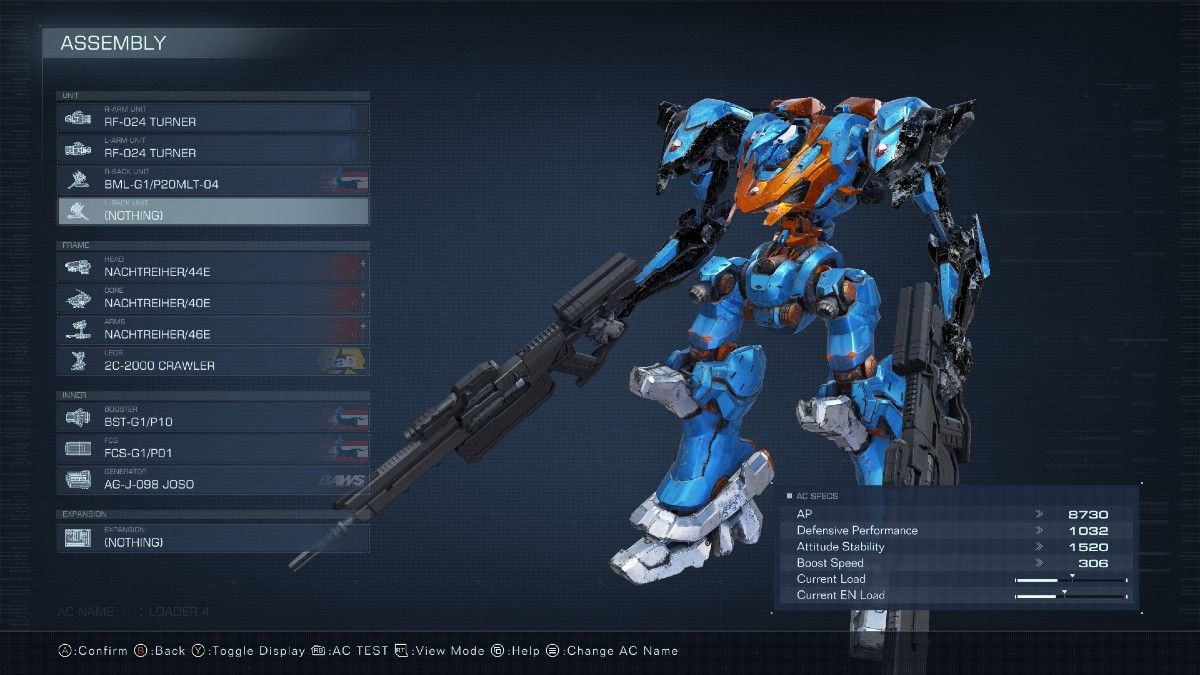Pick the Arms part NACHTREIHER/46E
The width and height of the screenshot is (1200, 675).
point(213,330)
